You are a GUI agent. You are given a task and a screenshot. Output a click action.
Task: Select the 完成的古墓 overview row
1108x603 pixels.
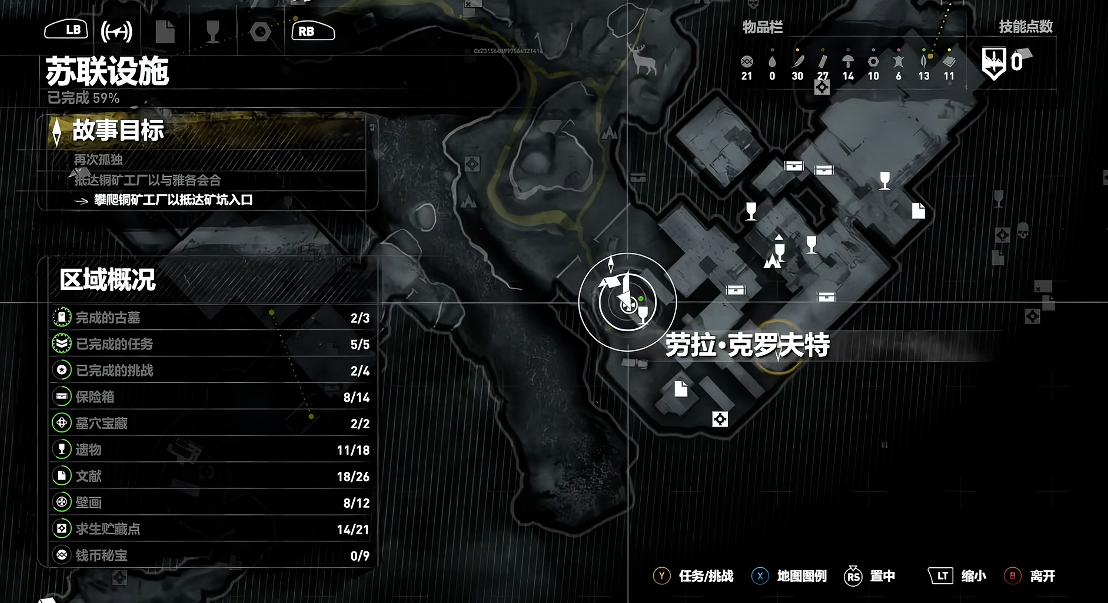coord(208,318)
